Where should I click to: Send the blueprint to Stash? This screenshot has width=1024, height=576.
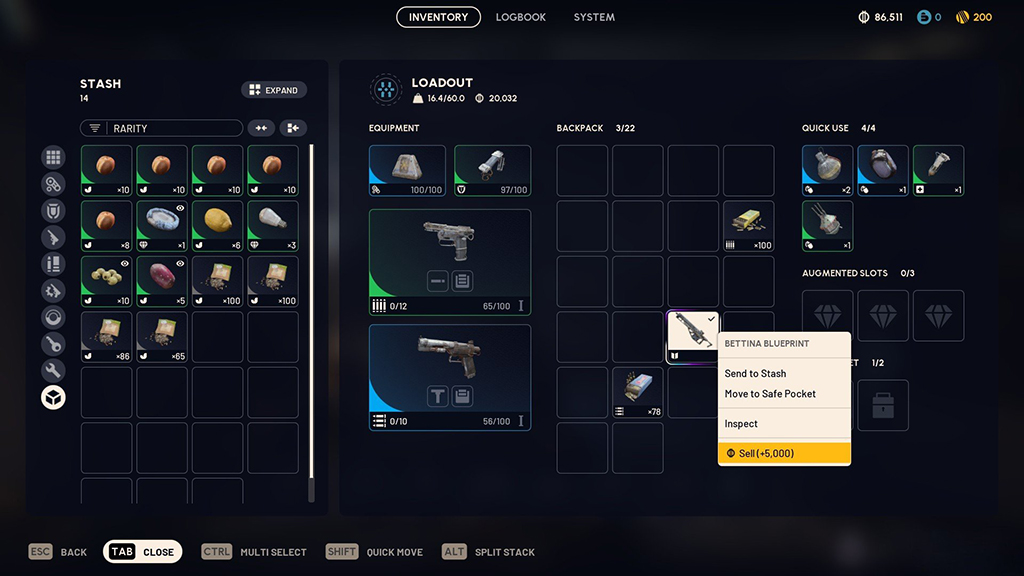pyautogui.click(x=755, y=373)
